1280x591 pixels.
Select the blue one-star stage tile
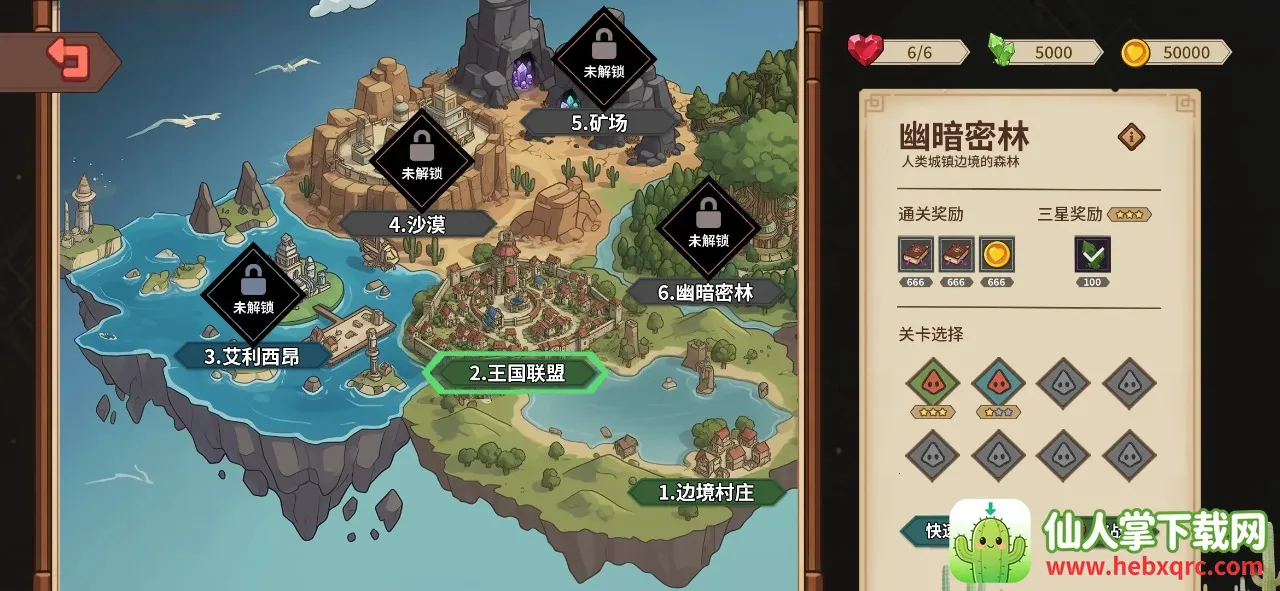point(998,382)
